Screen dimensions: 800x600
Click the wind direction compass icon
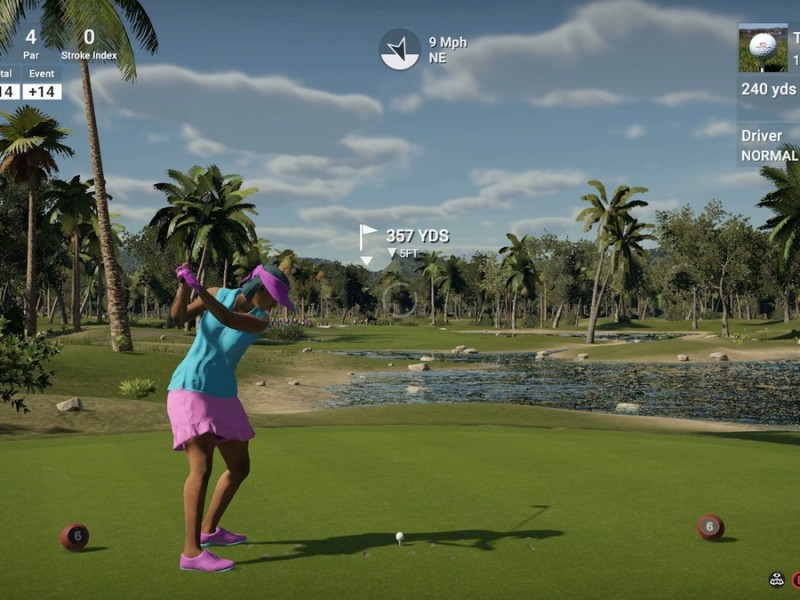[x=399, y=49]
